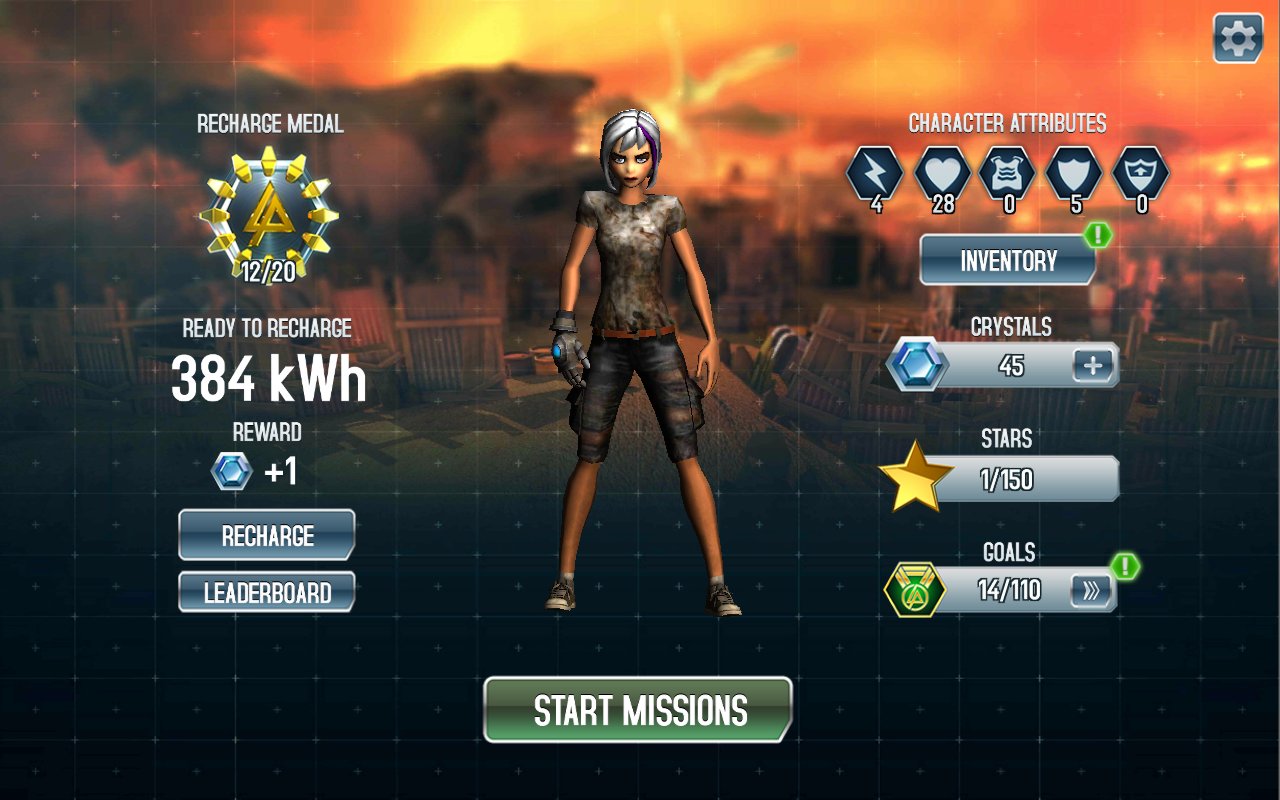Add more crystals with the plus button

(x=1093, y=366)
